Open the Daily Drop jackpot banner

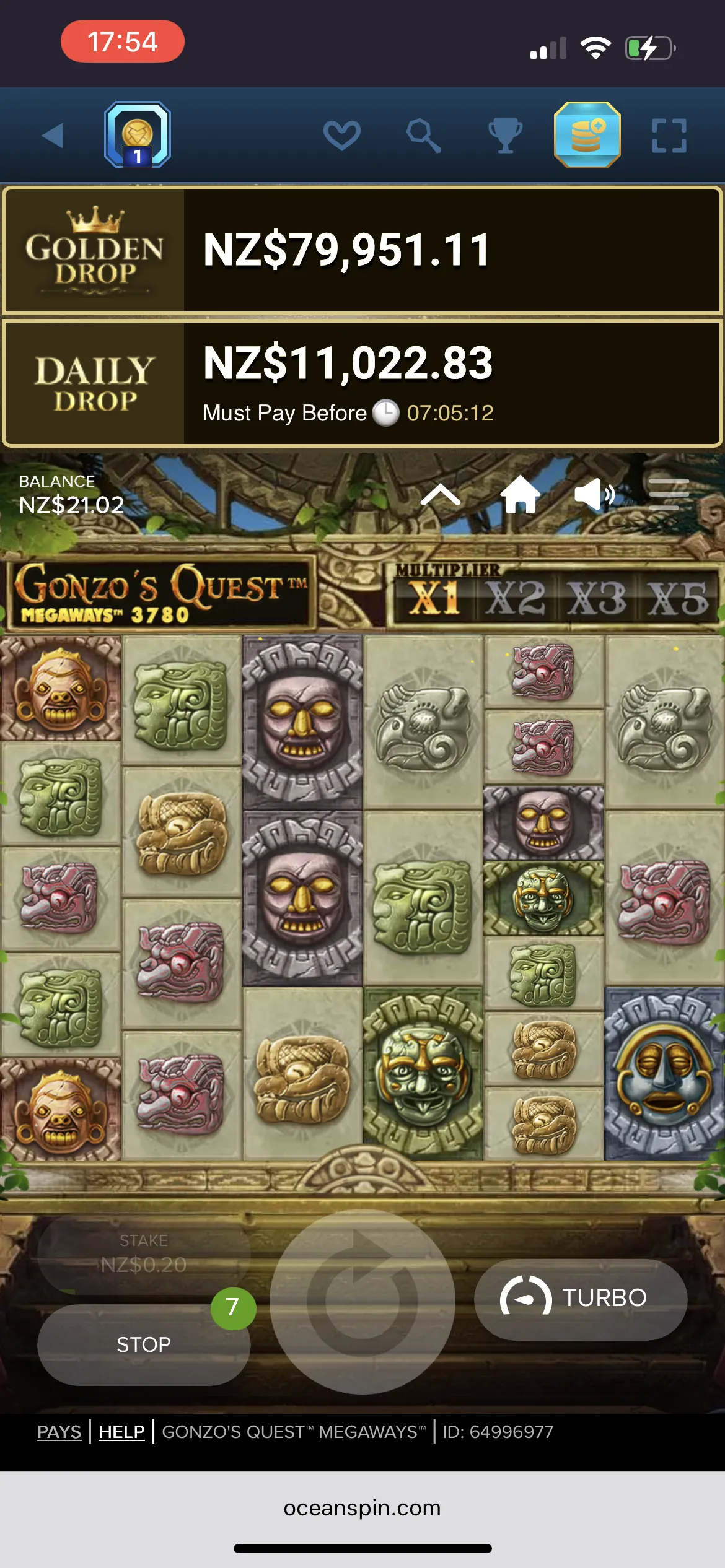362,383
